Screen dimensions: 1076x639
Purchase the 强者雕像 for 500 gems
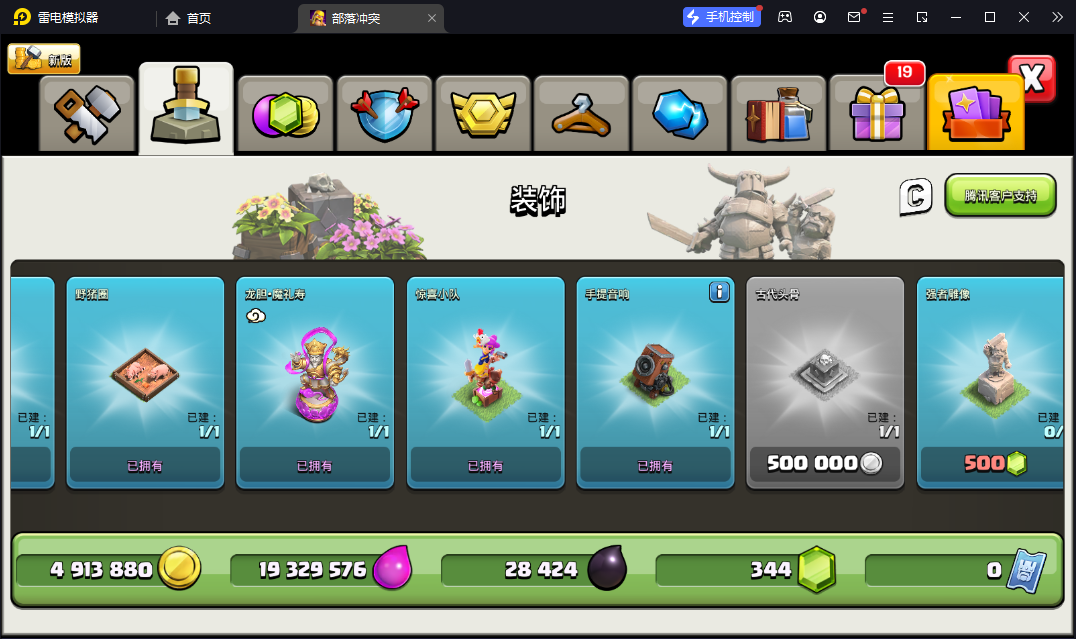[x=994, y=464]
